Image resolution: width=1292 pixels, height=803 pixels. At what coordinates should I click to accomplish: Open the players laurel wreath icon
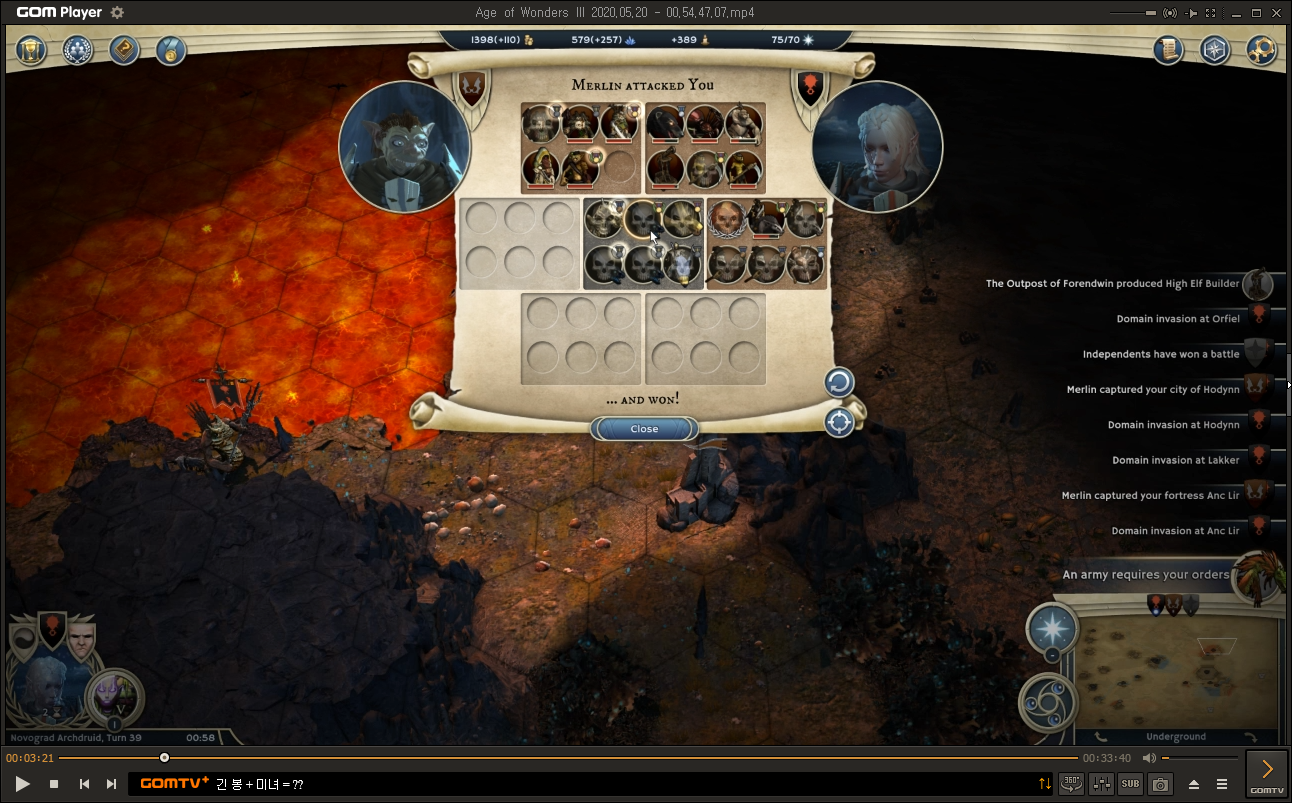78,50
